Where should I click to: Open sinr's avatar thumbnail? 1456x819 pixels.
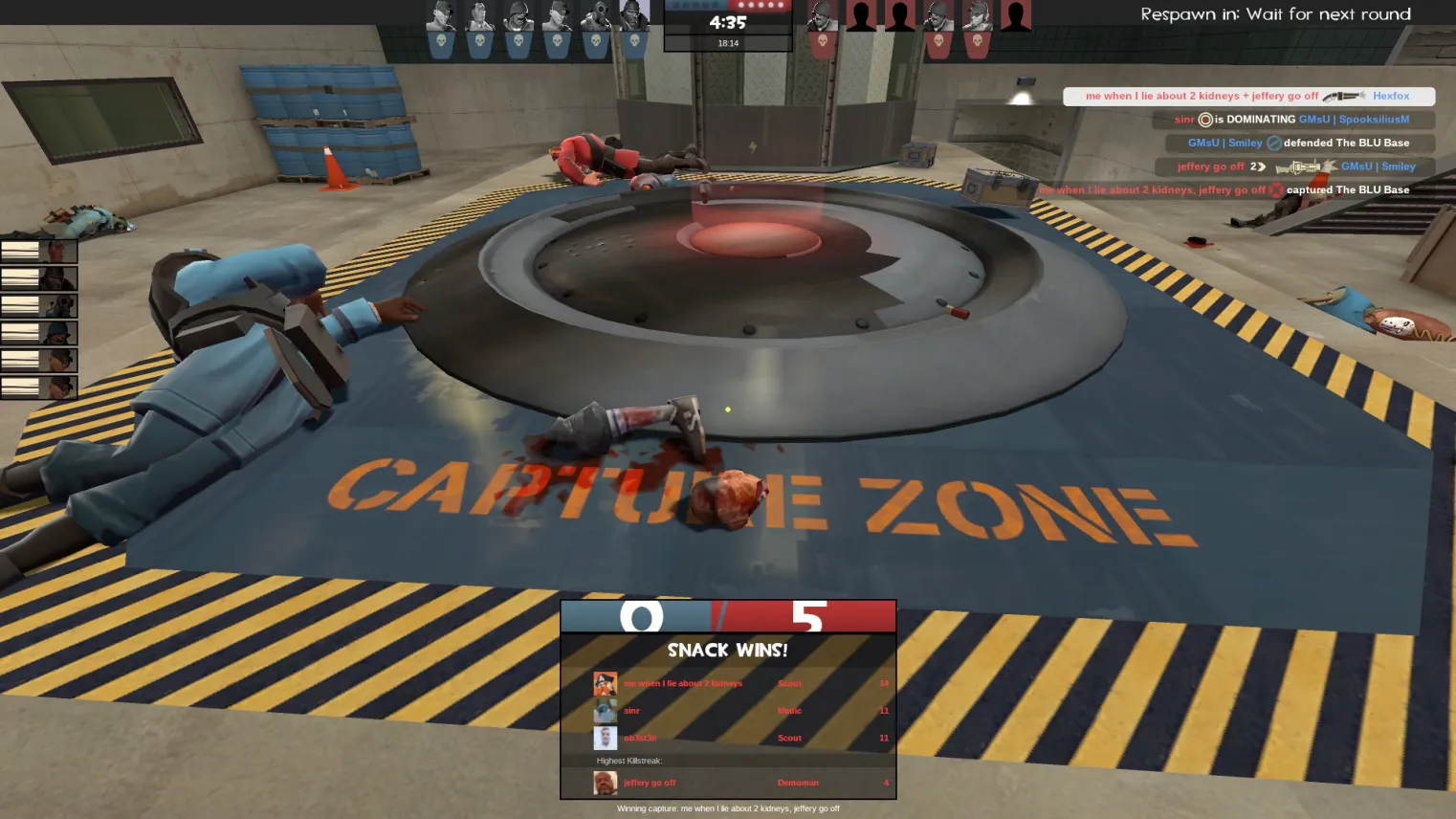tap(605, 711)
